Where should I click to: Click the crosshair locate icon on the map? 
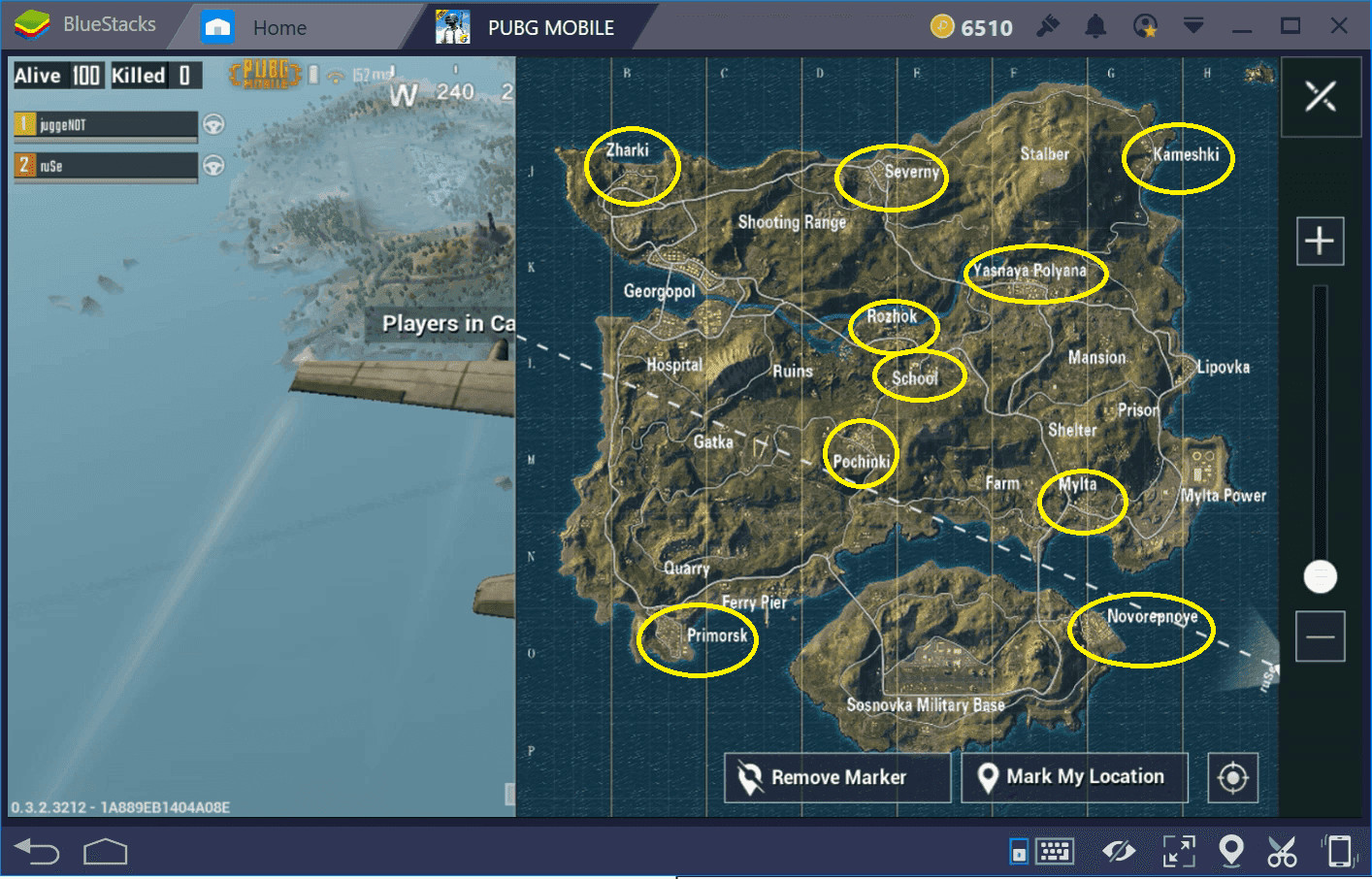[x=1232, y=777]
